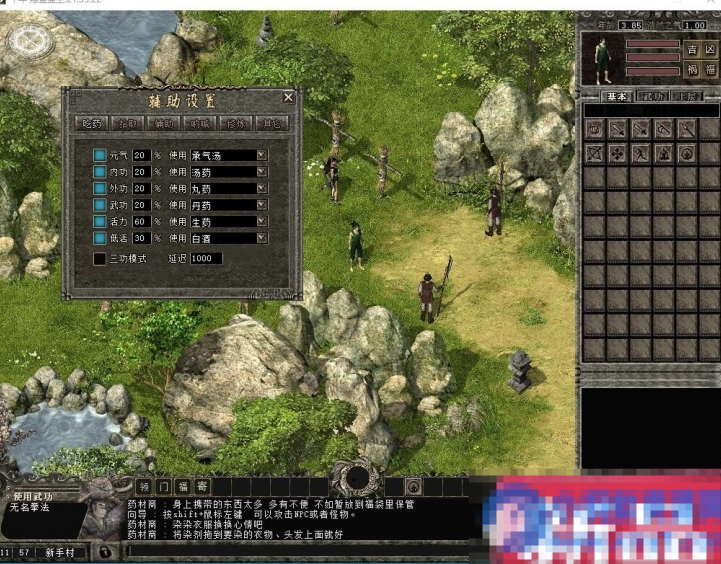Choose the bow skill icon
This screenshot has height=564, width=721.
tap(594, 153)
